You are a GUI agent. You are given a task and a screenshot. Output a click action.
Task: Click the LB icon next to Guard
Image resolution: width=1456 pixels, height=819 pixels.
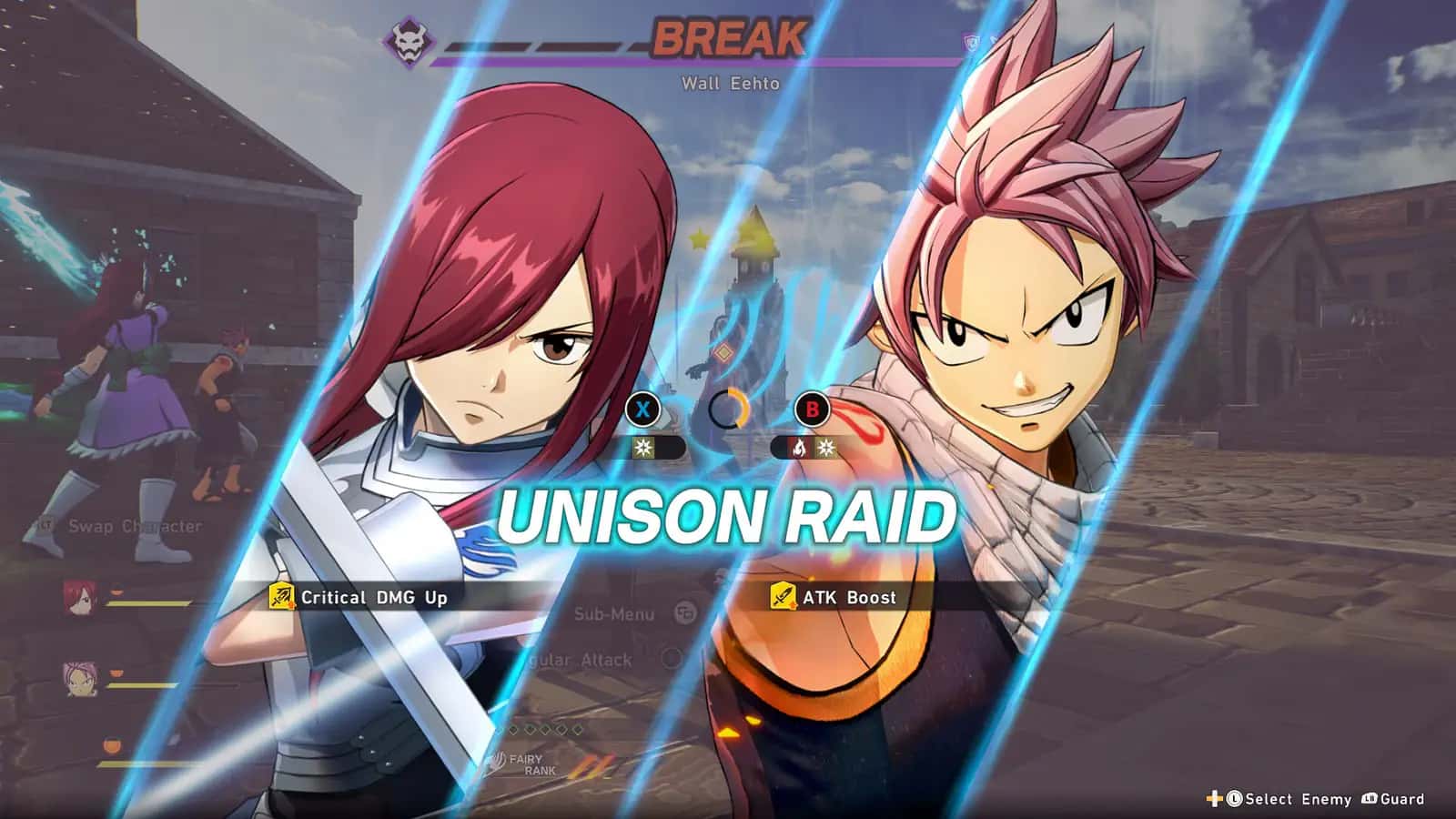click(x=1370, y=797)
